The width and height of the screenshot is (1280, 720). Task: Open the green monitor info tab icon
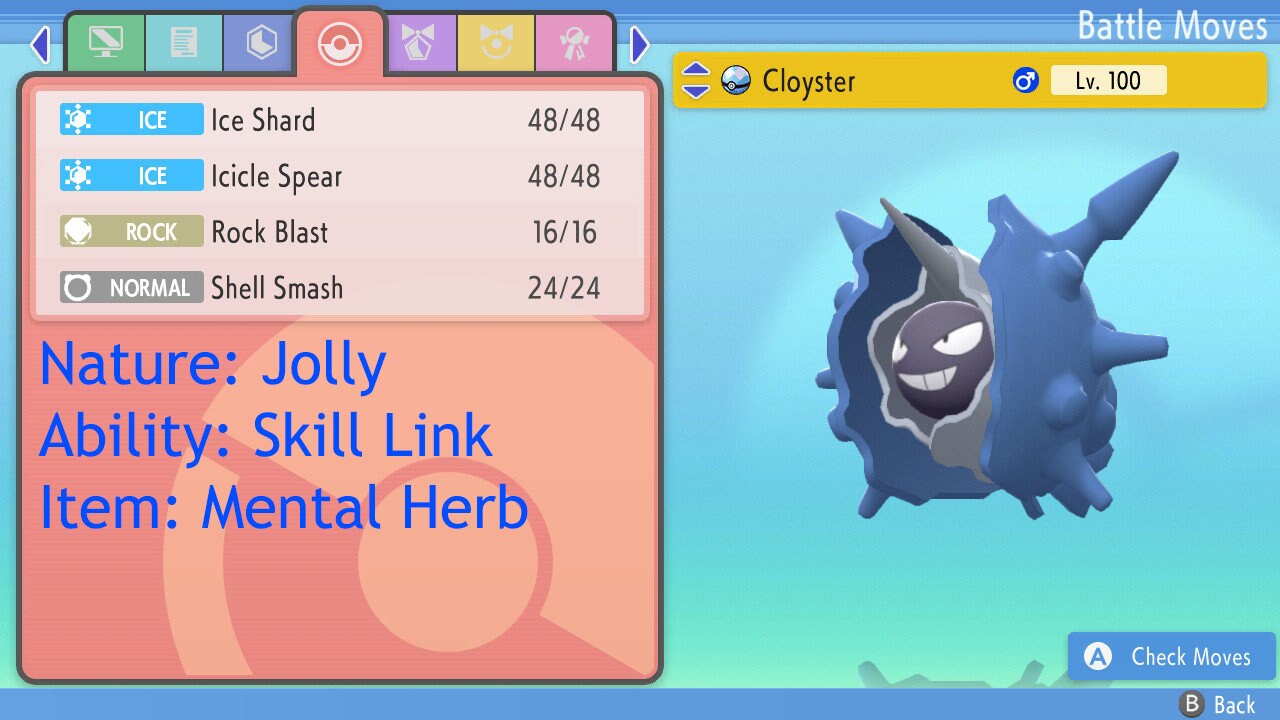pos(105,43)
